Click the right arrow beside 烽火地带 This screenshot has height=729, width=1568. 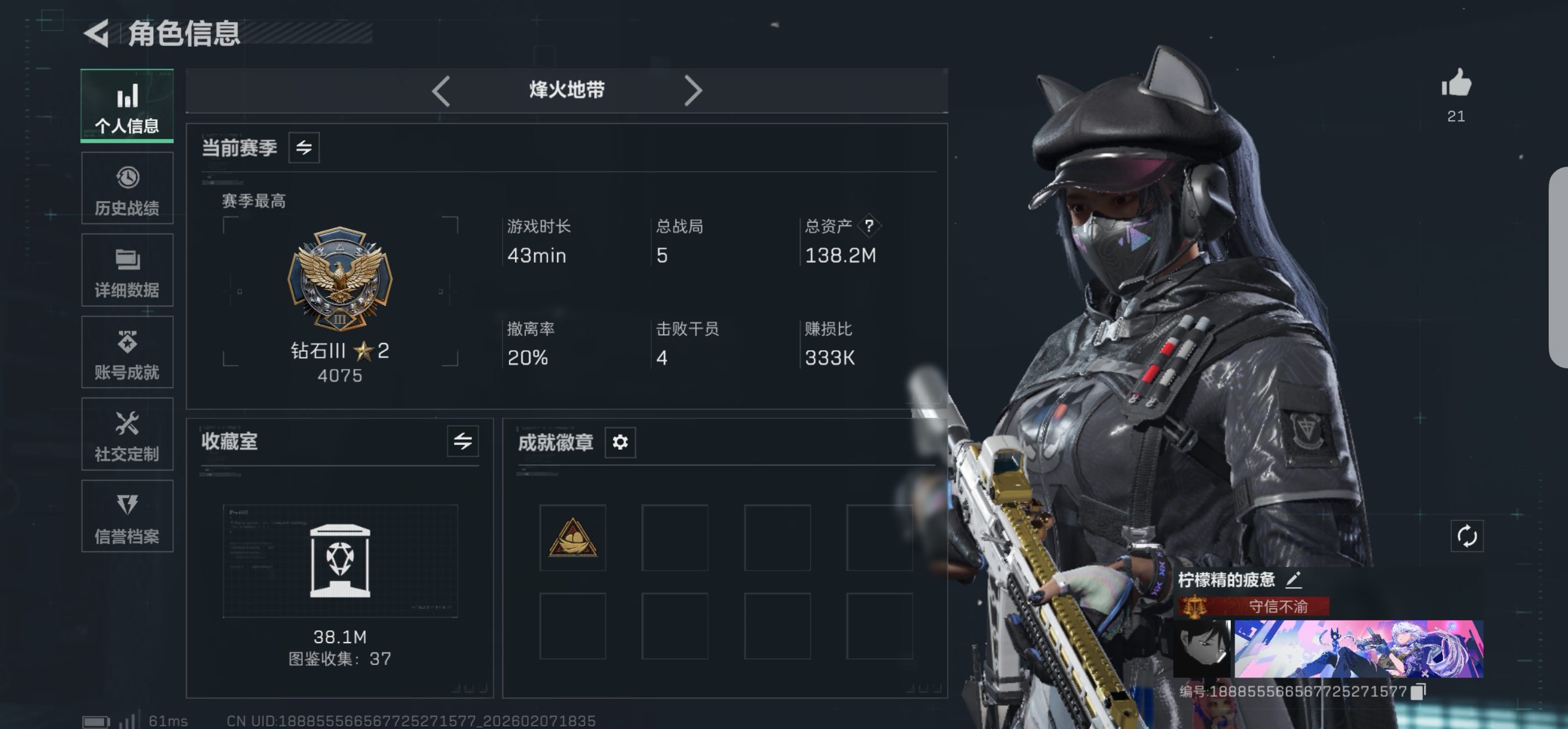tap(693, 91)
